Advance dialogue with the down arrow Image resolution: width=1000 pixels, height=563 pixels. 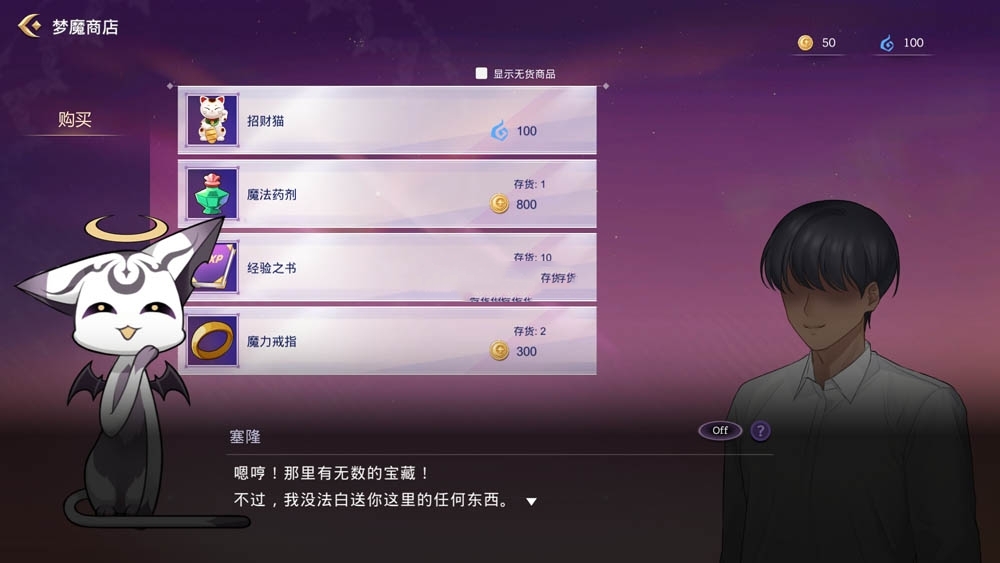532,501
